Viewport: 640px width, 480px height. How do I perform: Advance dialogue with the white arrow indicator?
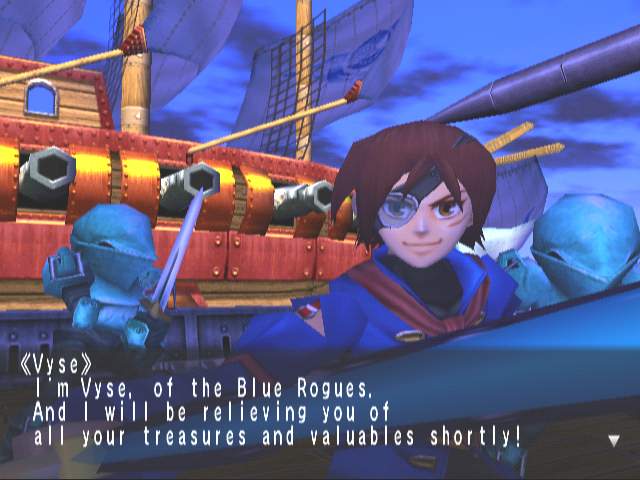coord(613,440)
